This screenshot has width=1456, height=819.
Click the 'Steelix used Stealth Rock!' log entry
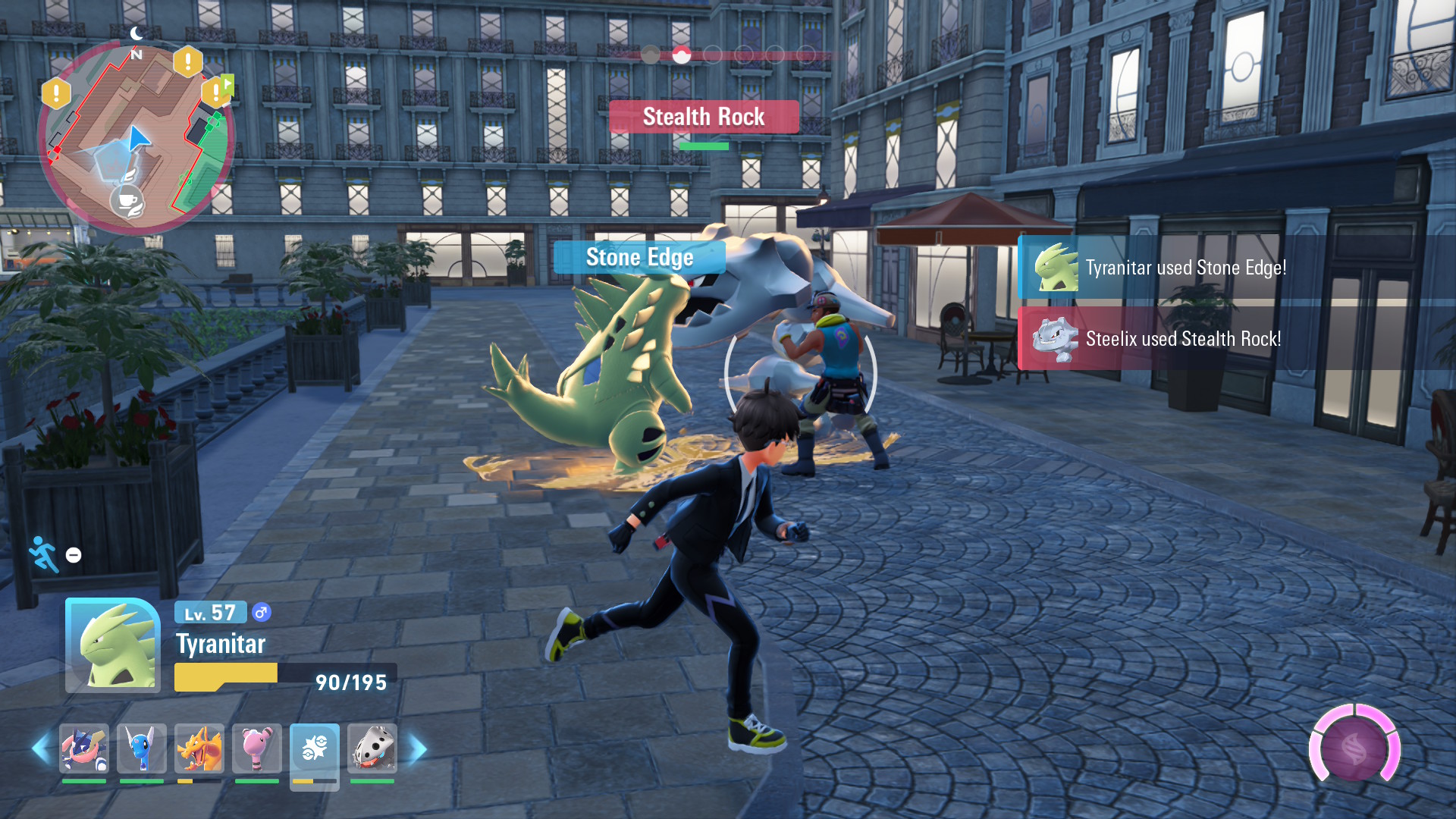[x=1183, y=339]
